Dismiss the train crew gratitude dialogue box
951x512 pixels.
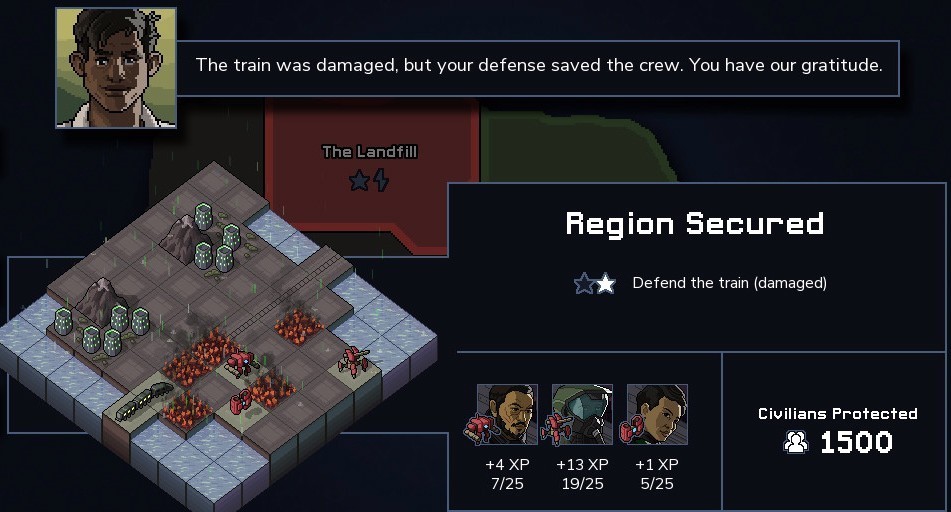pyautogui.click(x=538, y=67)
